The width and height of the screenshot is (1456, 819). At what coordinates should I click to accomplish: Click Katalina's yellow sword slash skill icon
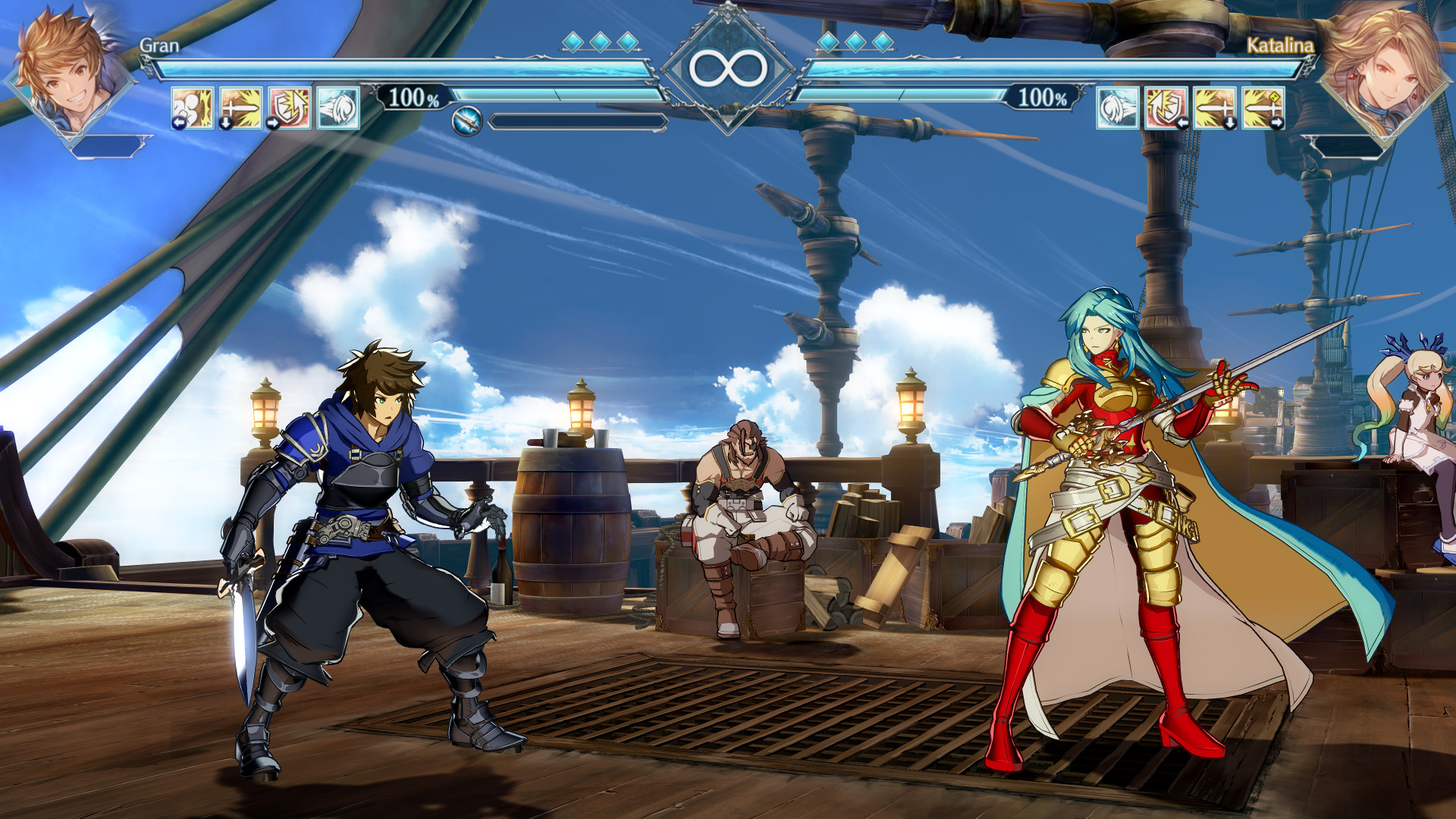coord(1215,106)
